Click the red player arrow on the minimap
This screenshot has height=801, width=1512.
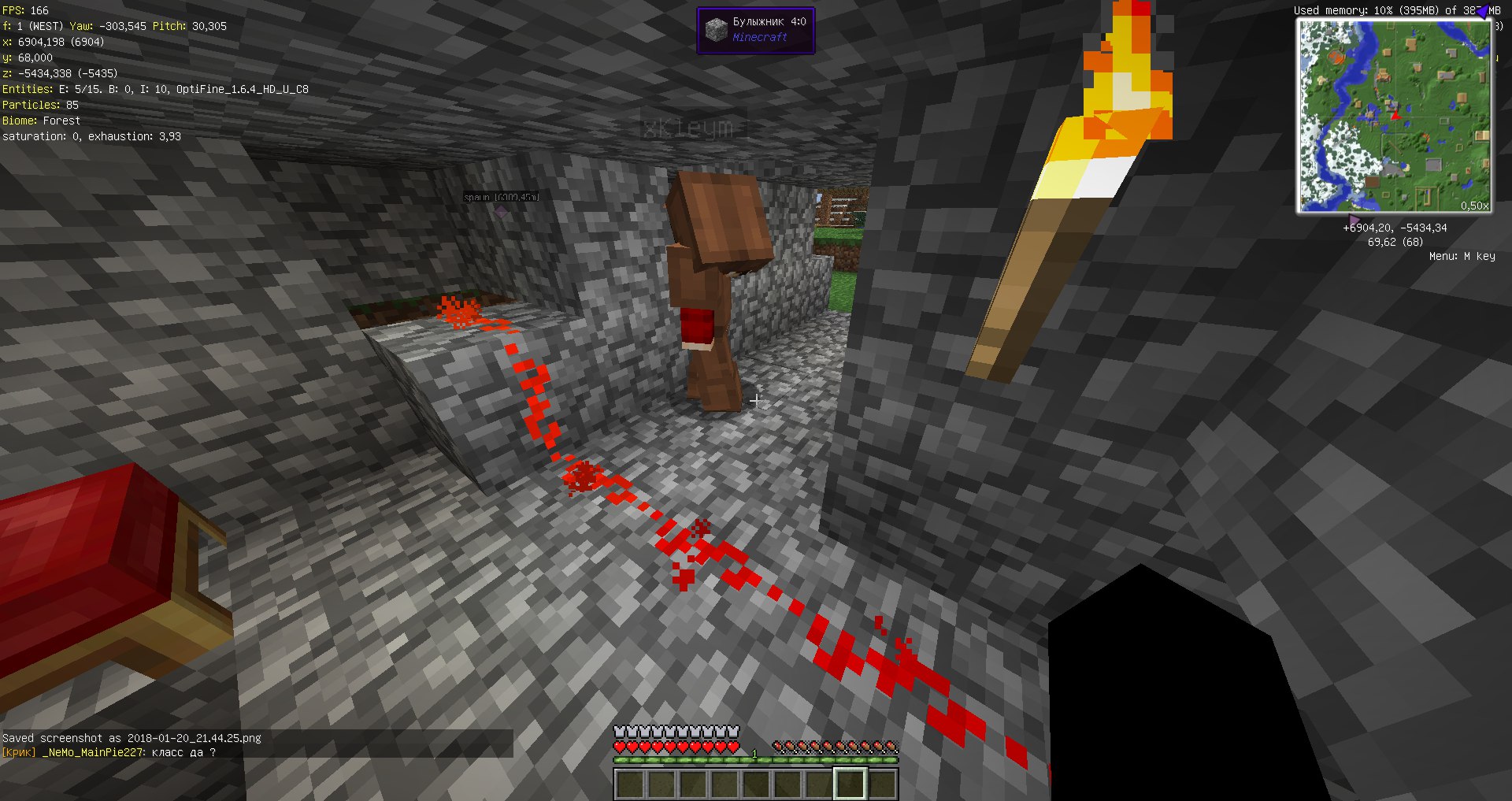pos(1395,116)
